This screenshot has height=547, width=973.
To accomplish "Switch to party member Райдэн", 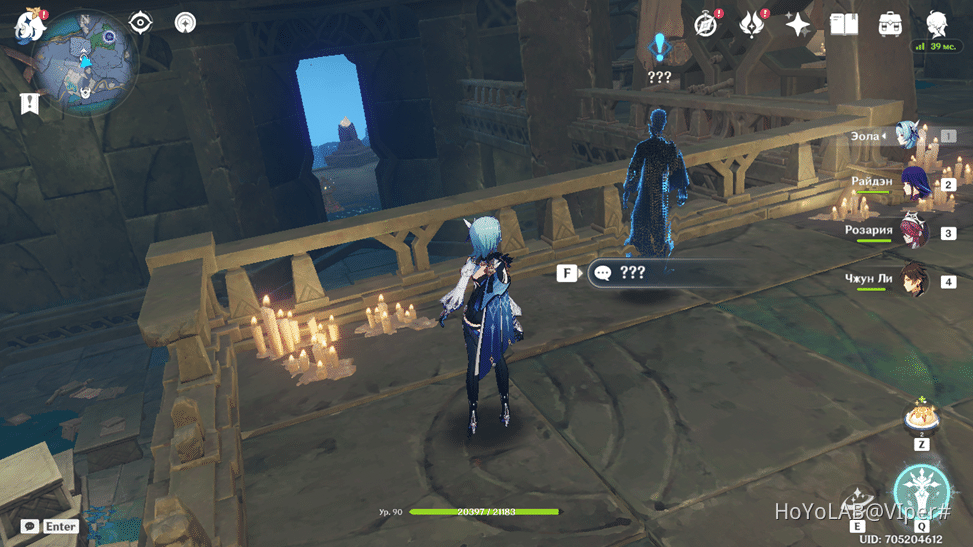I will 915,184.
